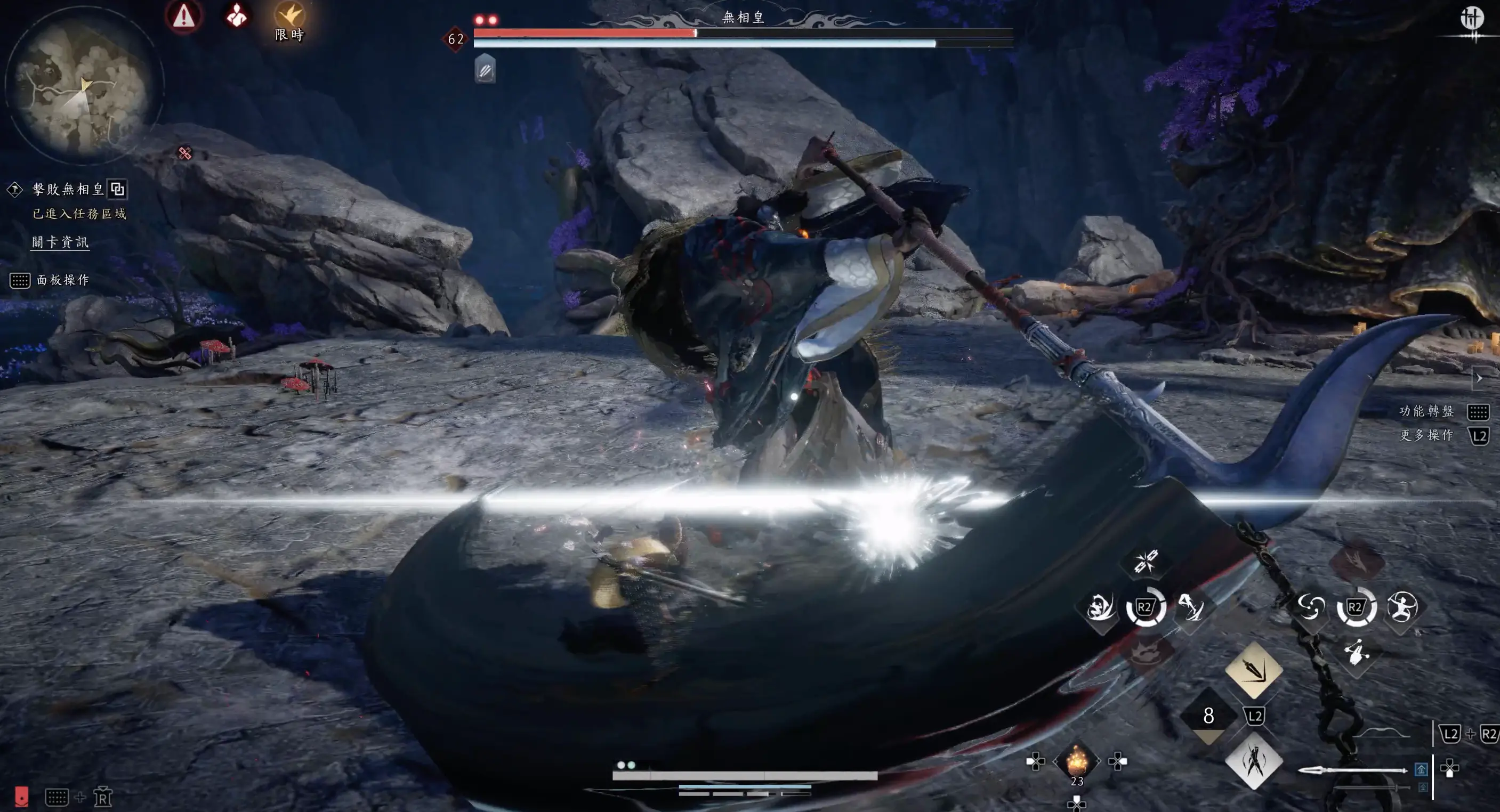Expand the right edge arrow panel
1500x812 pixels.
1479,378
